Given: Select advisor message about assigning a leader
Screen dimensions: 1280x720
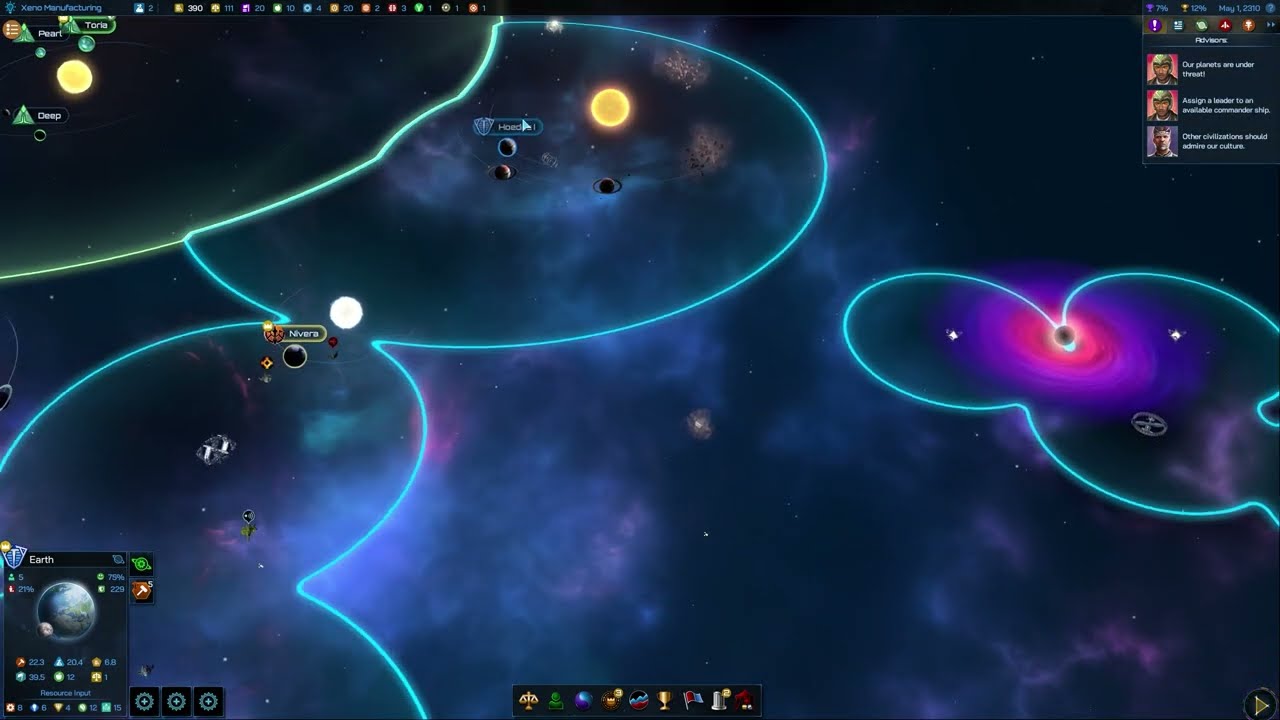Looking at the screenshot, I should coord(1210,105).
